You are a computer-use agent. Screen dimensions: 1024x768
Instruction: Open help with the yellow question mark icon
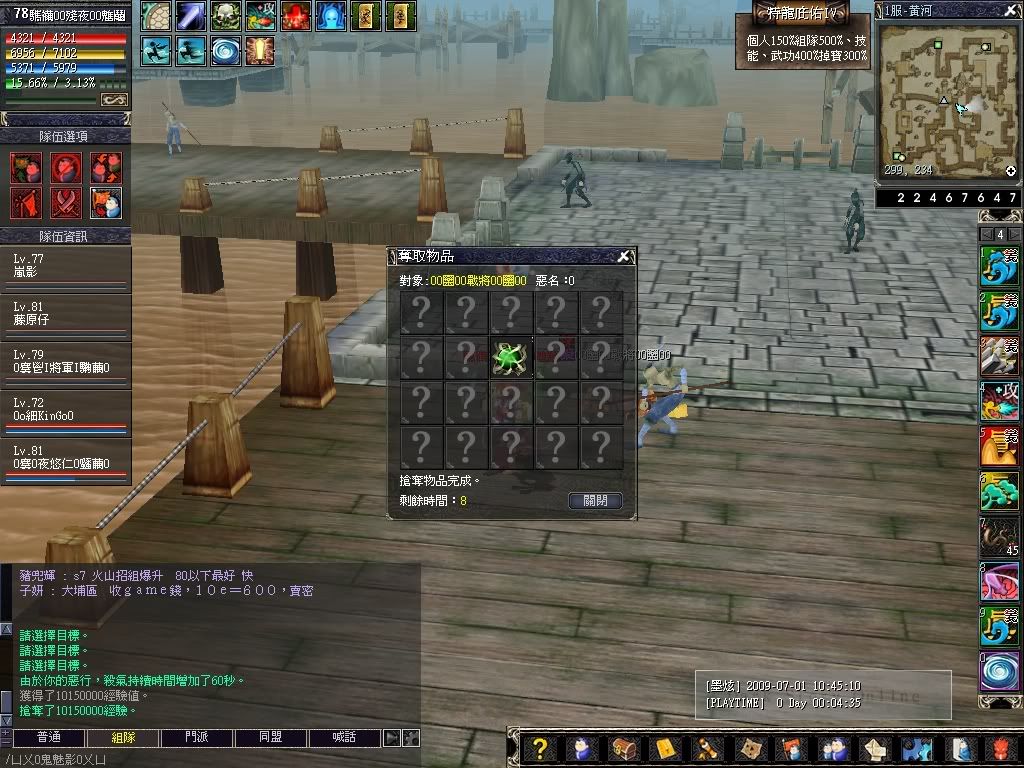(539, 748)
